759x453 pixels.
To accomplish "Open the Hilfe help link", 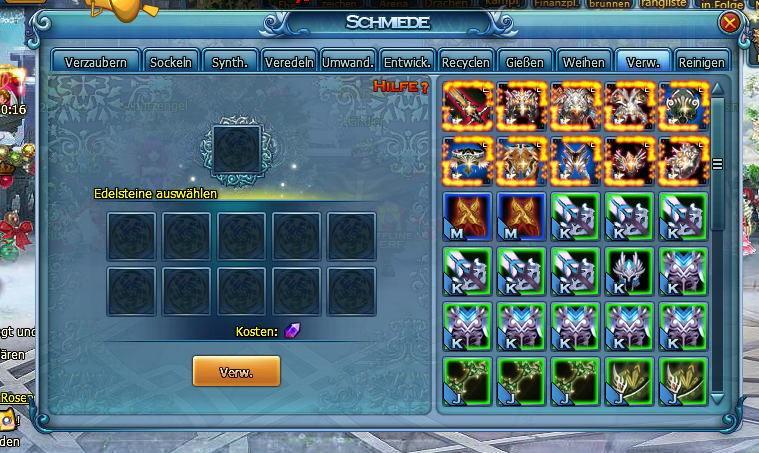I will 401,87.
